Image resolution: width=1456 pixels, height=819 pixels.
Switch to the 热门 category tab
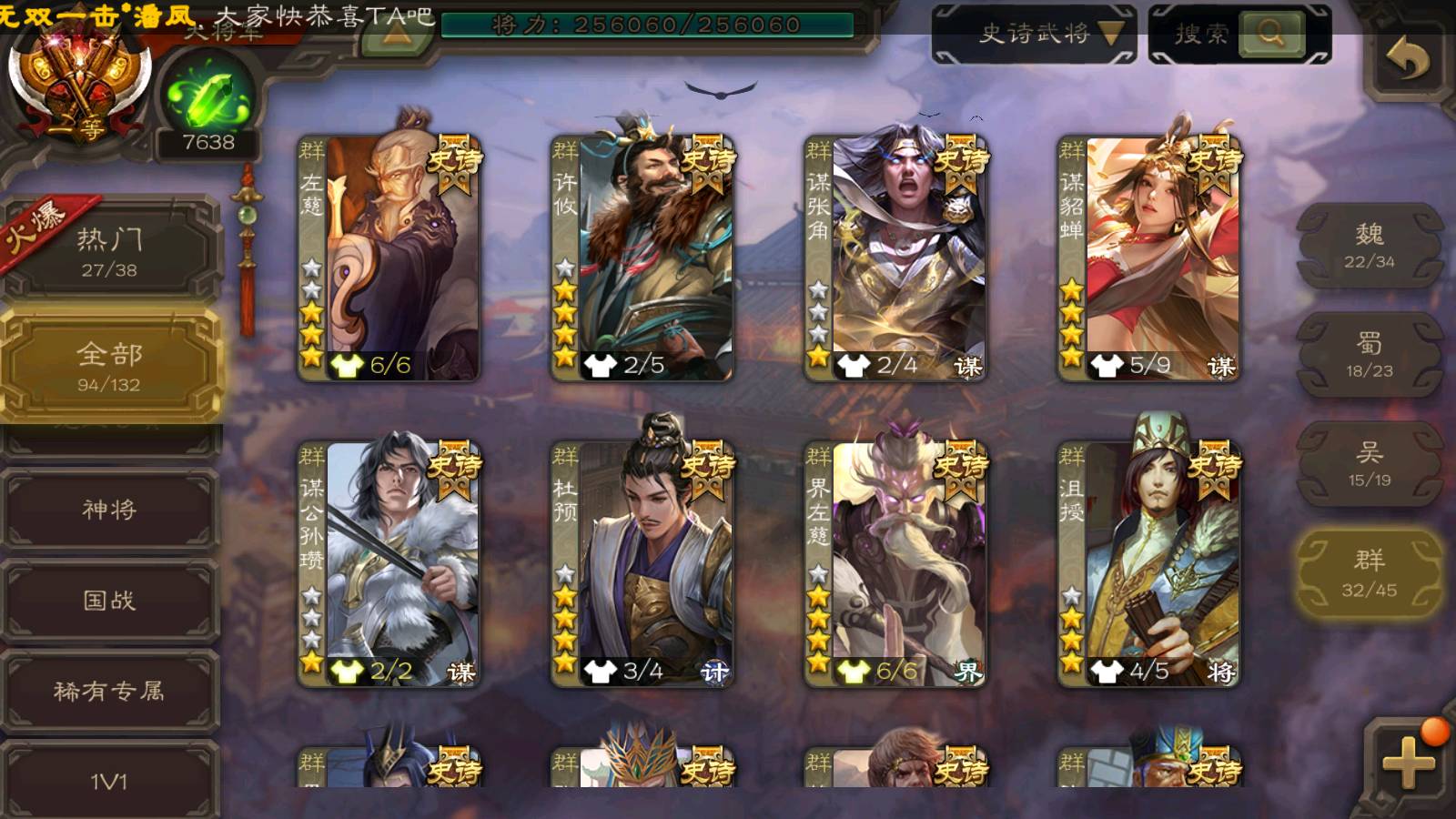(110, 251)
